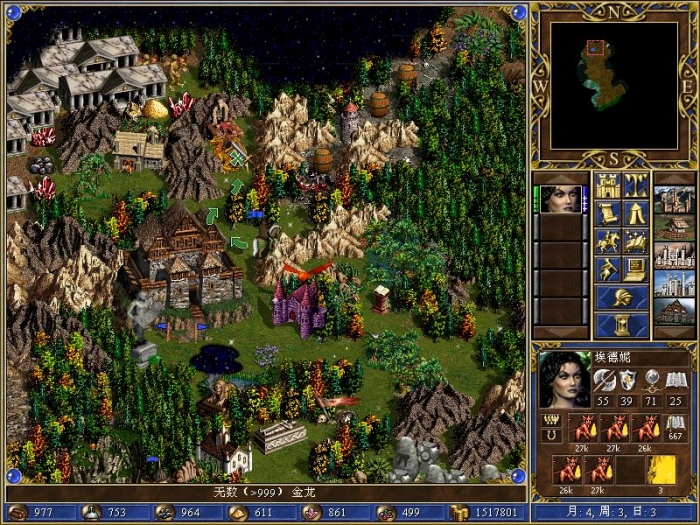The image size is (700, 525).
Task: Toggle the underground/surface view button
Action: coord(636,185)
